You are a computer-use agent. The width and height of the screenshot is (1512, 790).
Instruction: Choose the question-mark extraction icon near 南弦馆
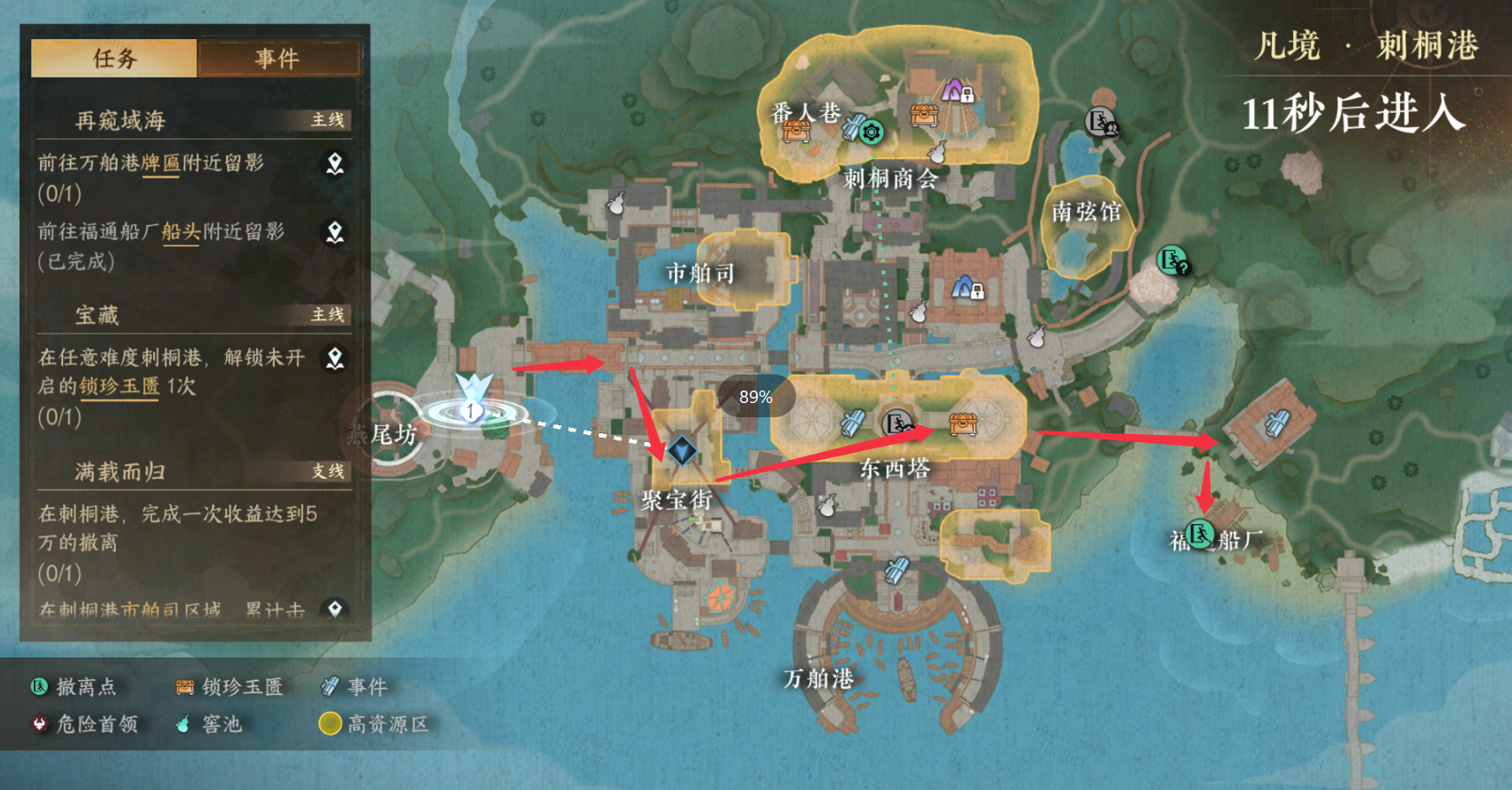click(x=1173, y=261)
